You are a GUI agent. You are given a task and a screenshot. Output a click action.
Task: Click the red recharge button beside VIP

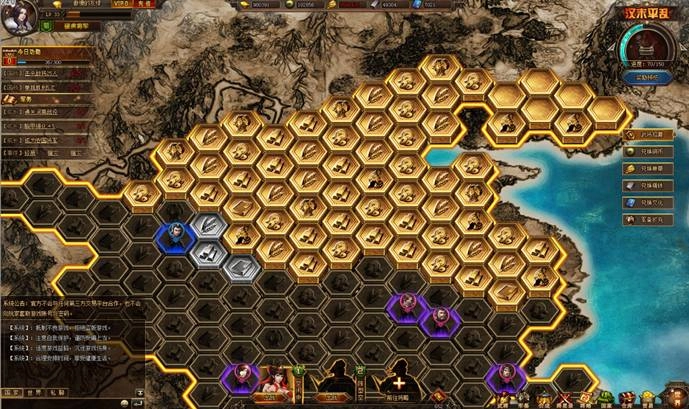(x=144, y=6)
